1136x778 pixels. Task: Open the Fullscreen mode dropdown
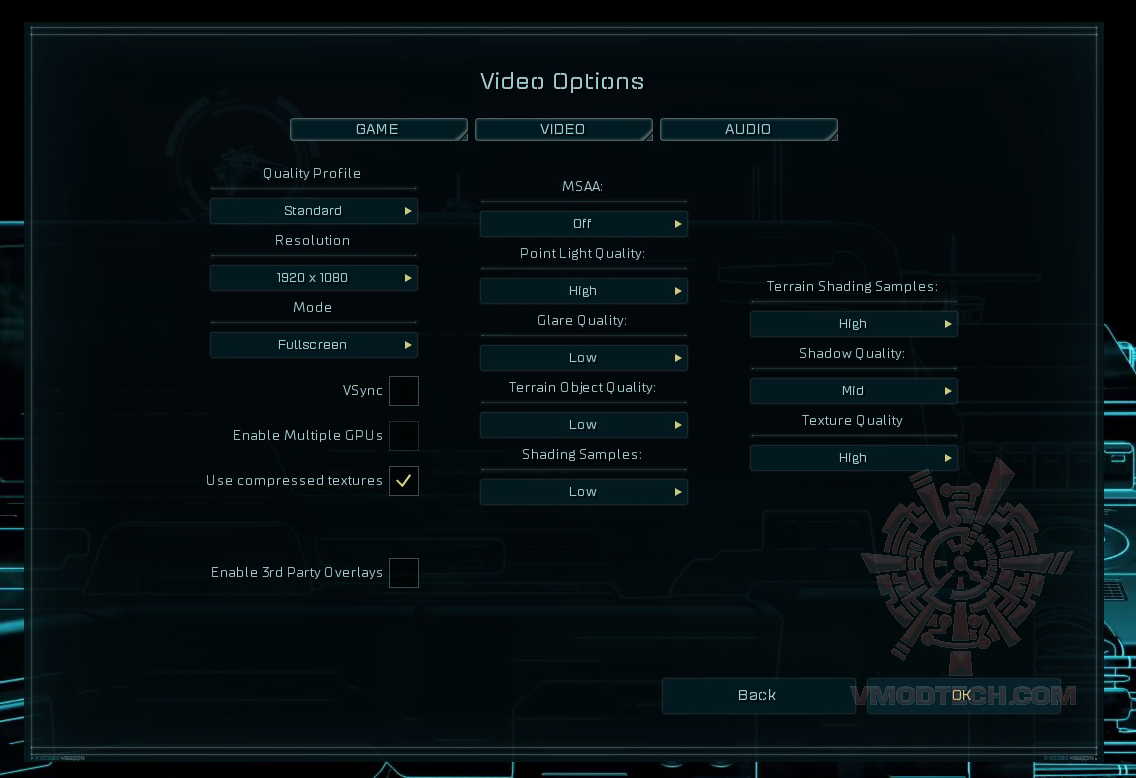pos(313,345)
